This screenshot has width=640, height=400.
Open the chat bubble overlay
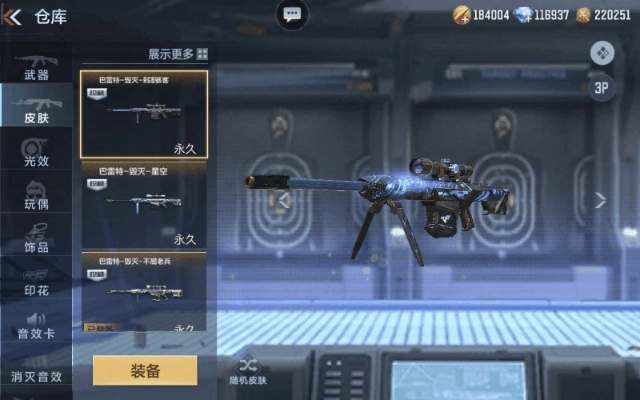coord(292,15)
